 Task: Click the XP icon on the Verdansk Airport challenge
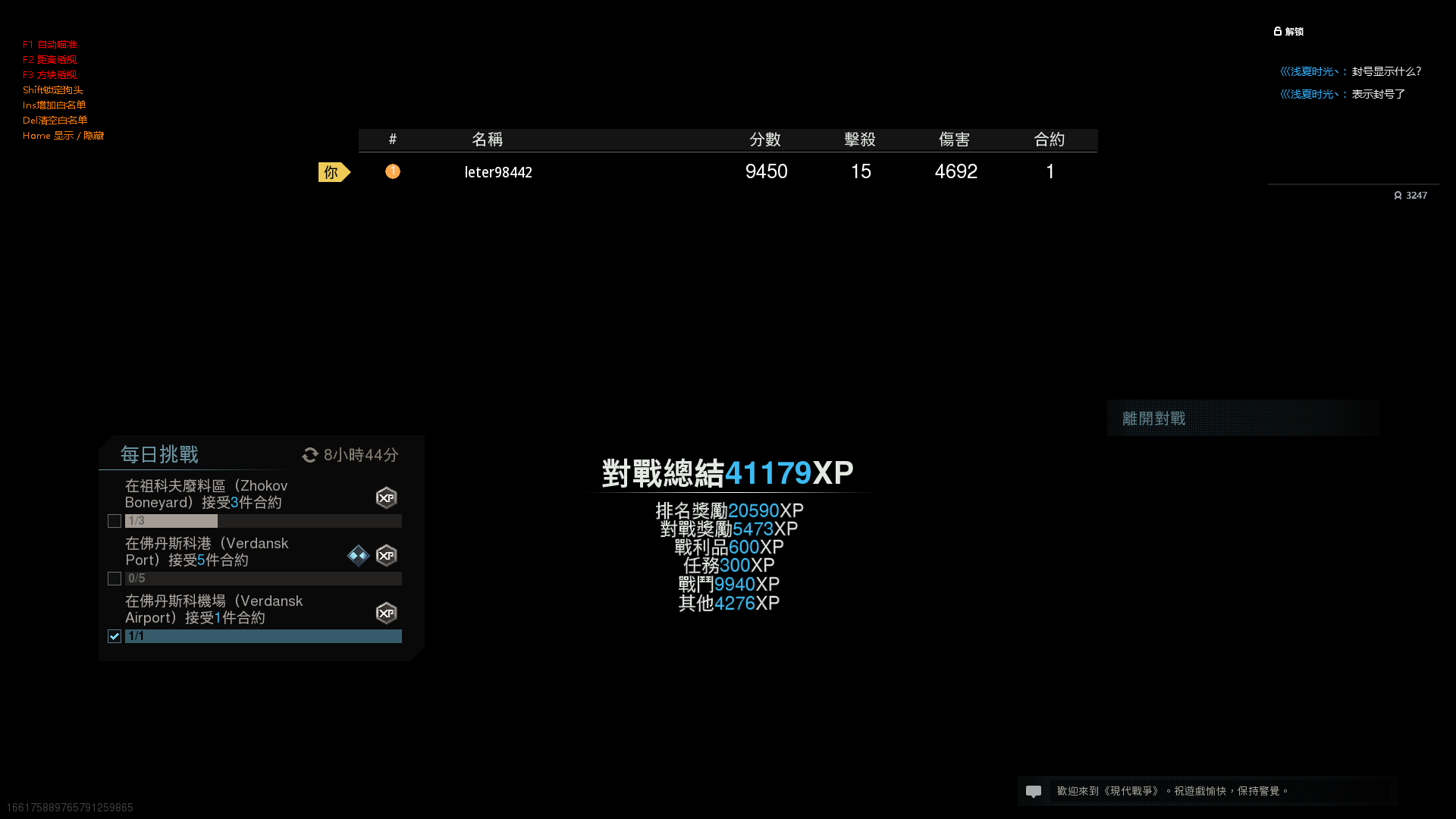[x=387, y=613]
